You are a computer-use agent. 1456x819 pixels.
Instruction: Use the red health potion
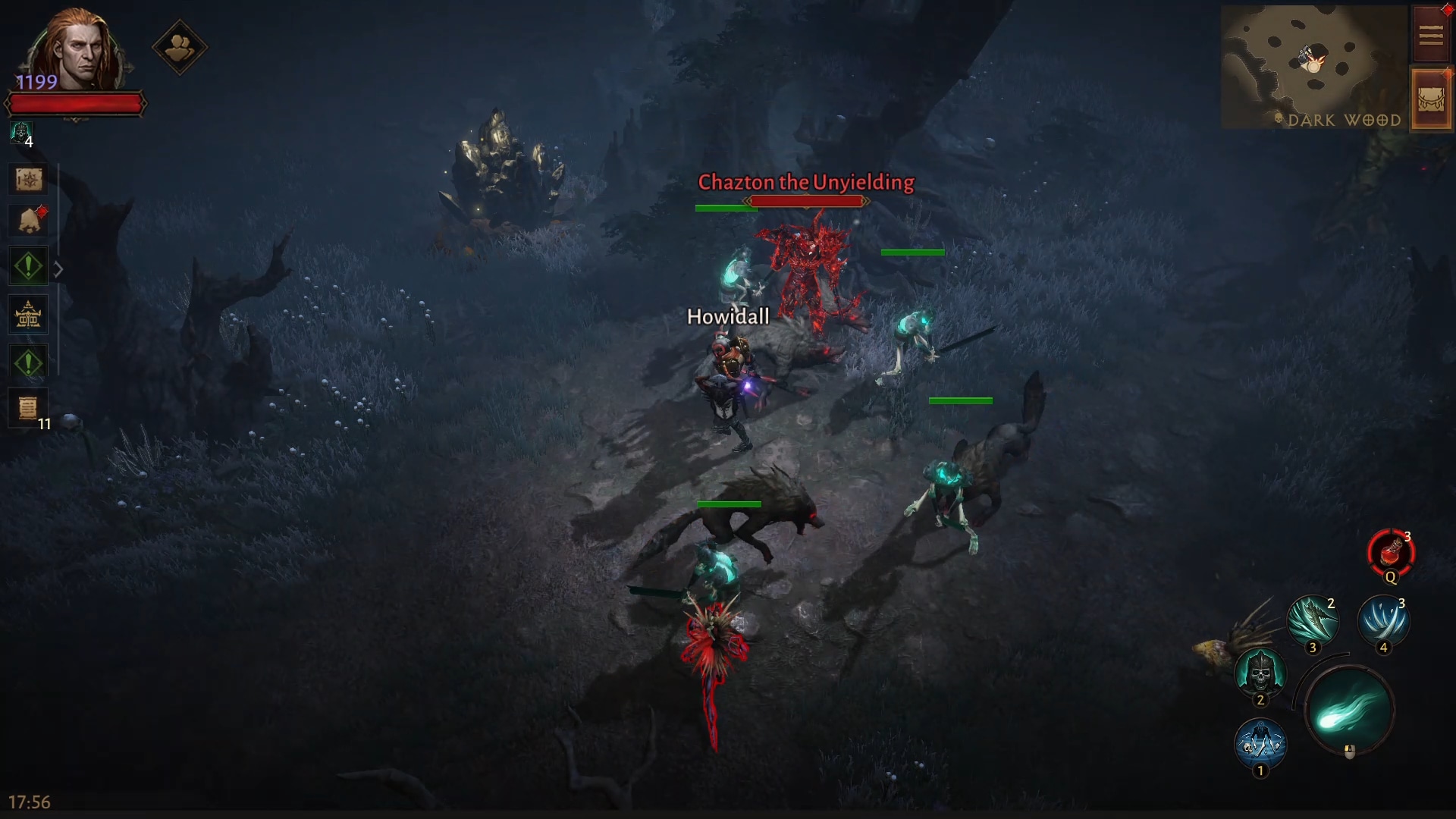1390,553
